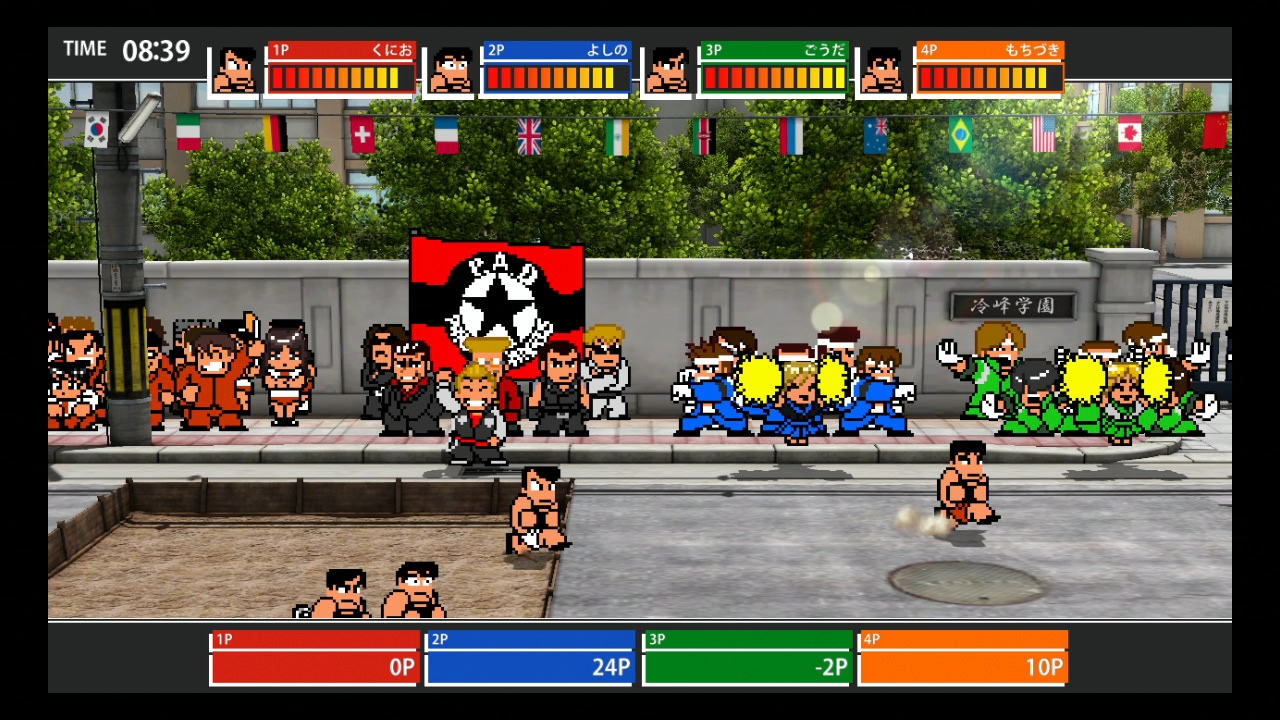Select the 1P くにお player portrait

coord(235,71)
